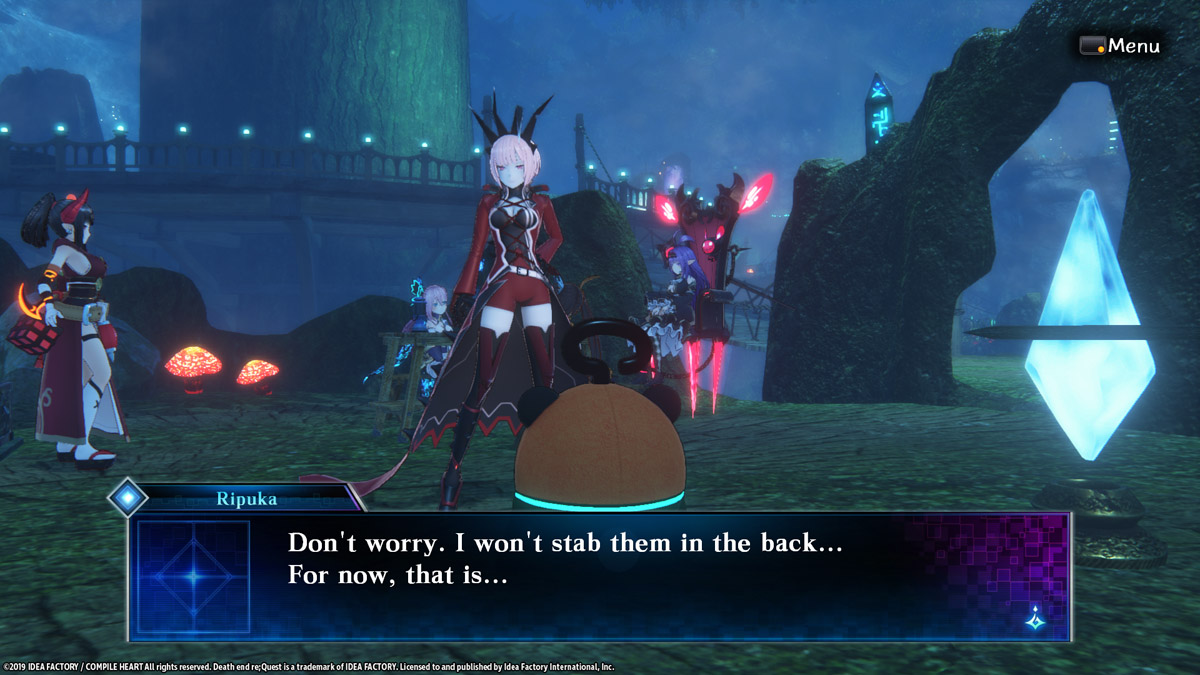Advance dialogue with the sparkle arrow icon

1036,620
